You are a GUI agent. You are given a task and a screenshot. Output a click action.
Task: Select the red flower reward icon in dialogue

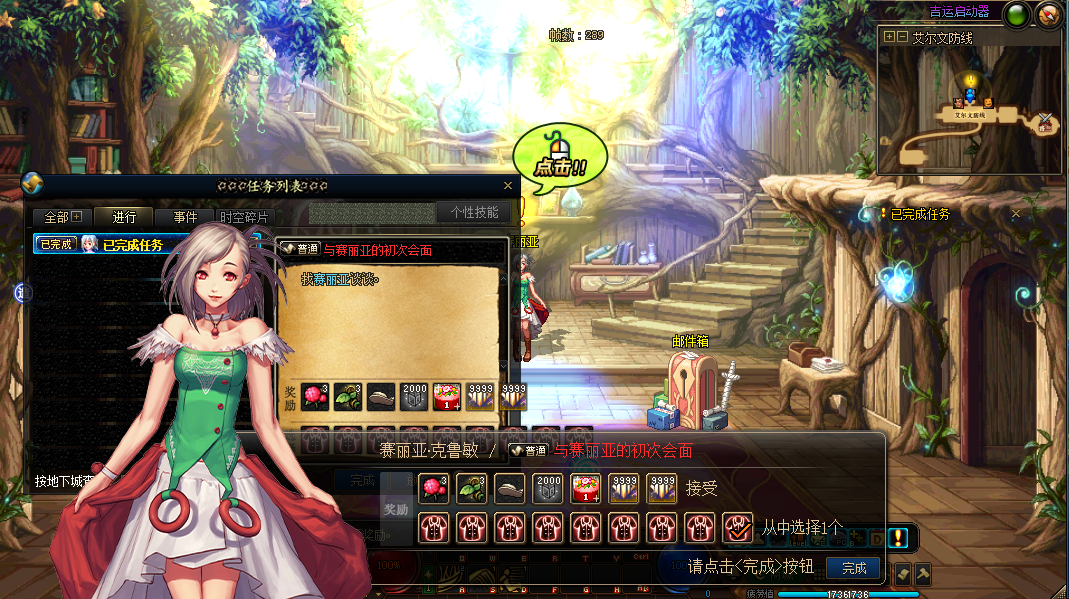[x=433, y=488]
